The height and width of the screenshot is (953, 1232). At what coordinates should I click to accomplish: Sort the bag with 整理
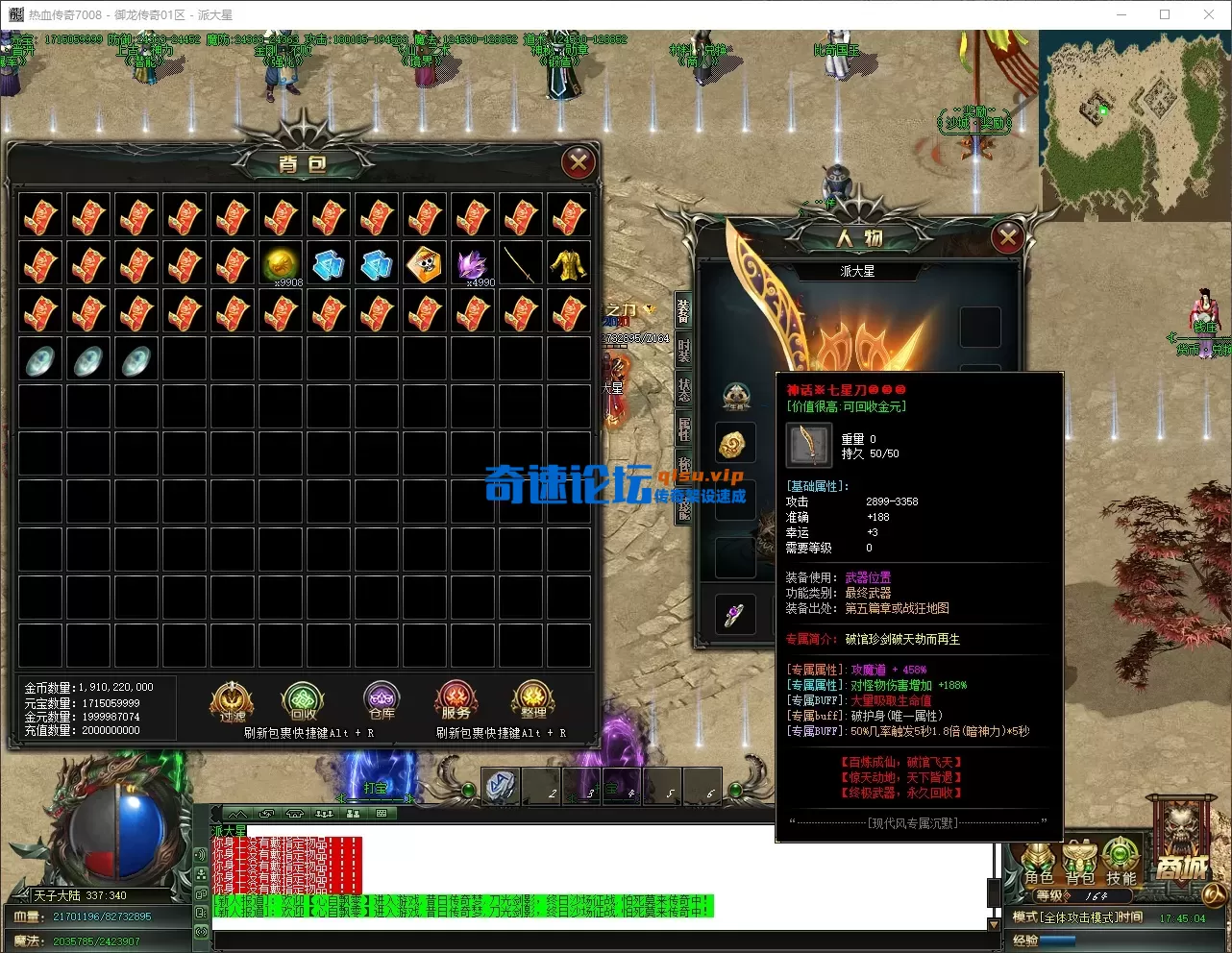point(533,702)
